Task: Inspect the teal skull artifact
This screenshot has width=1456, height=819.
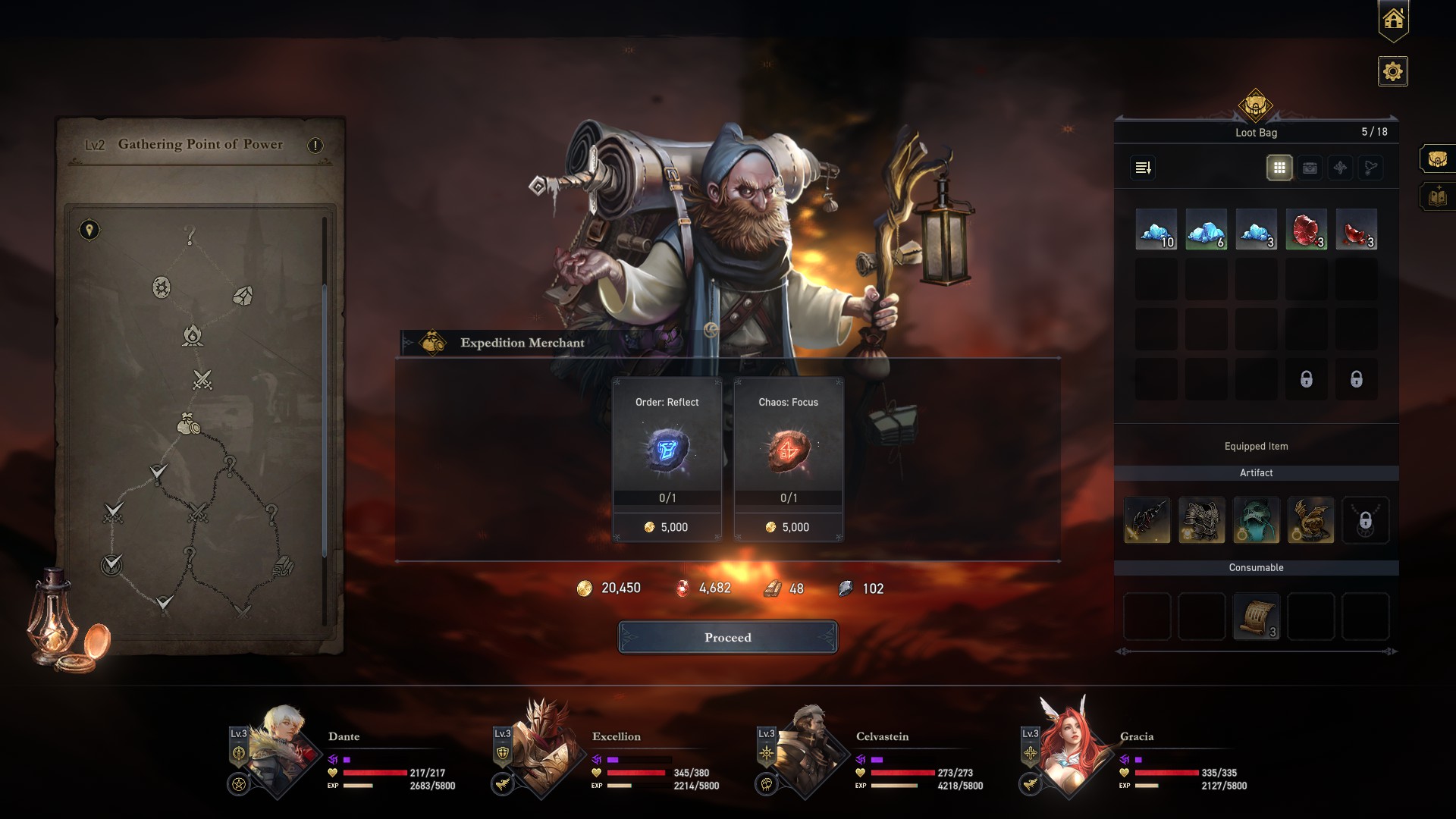Action: coord(1257,520)
